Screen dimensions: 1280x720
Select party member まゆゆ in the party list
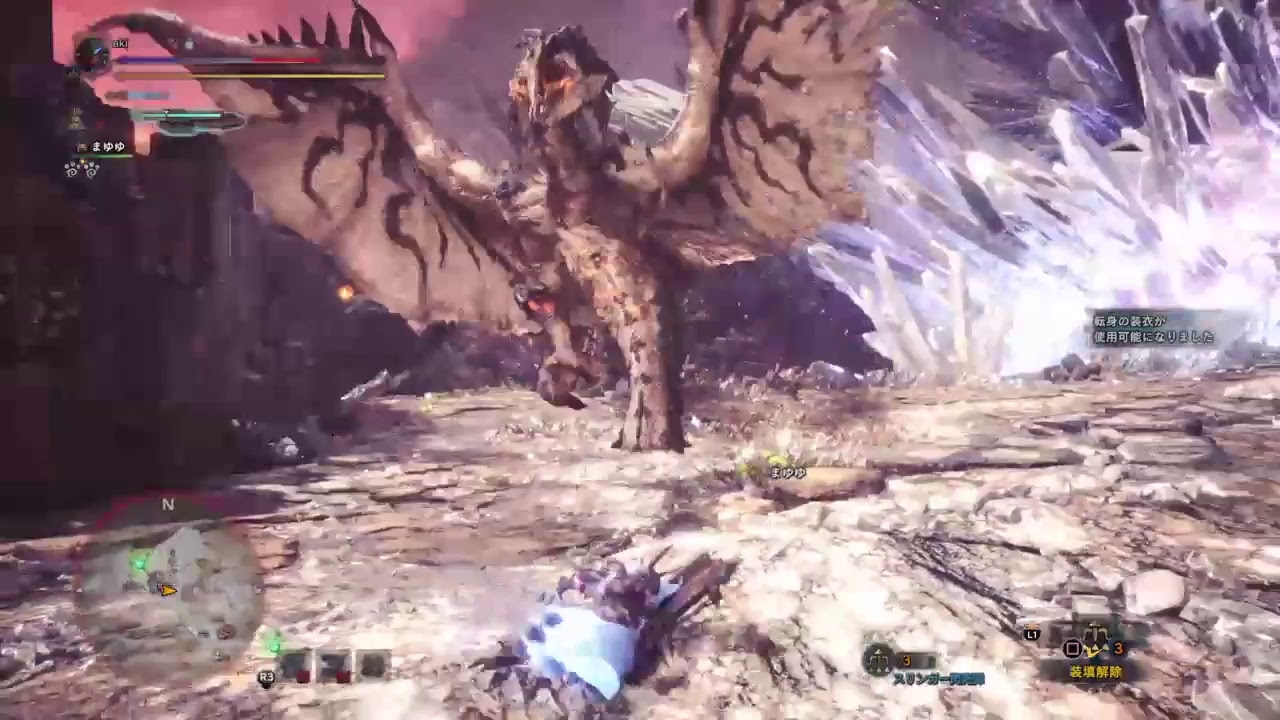click(108, 147)
